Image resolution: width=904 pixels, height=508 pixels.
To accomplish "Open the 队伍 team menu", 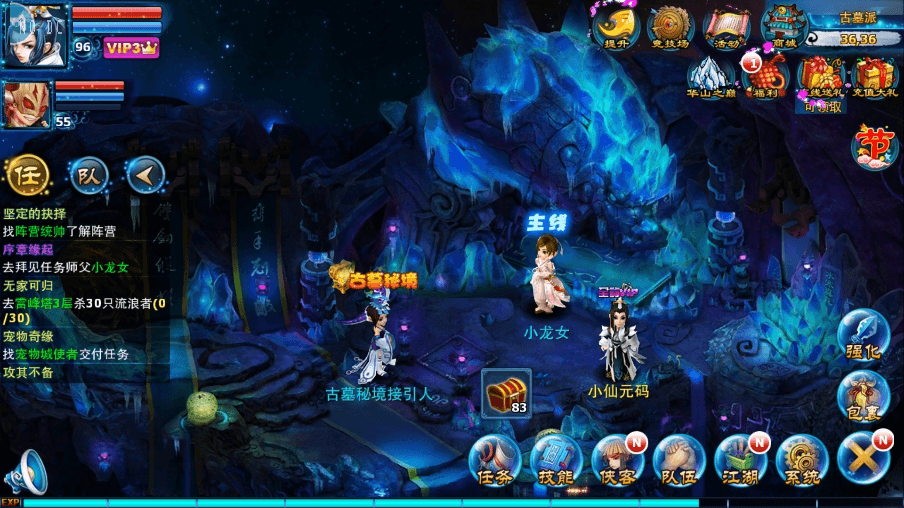I will pyautogui.click(x=679, y=461).
